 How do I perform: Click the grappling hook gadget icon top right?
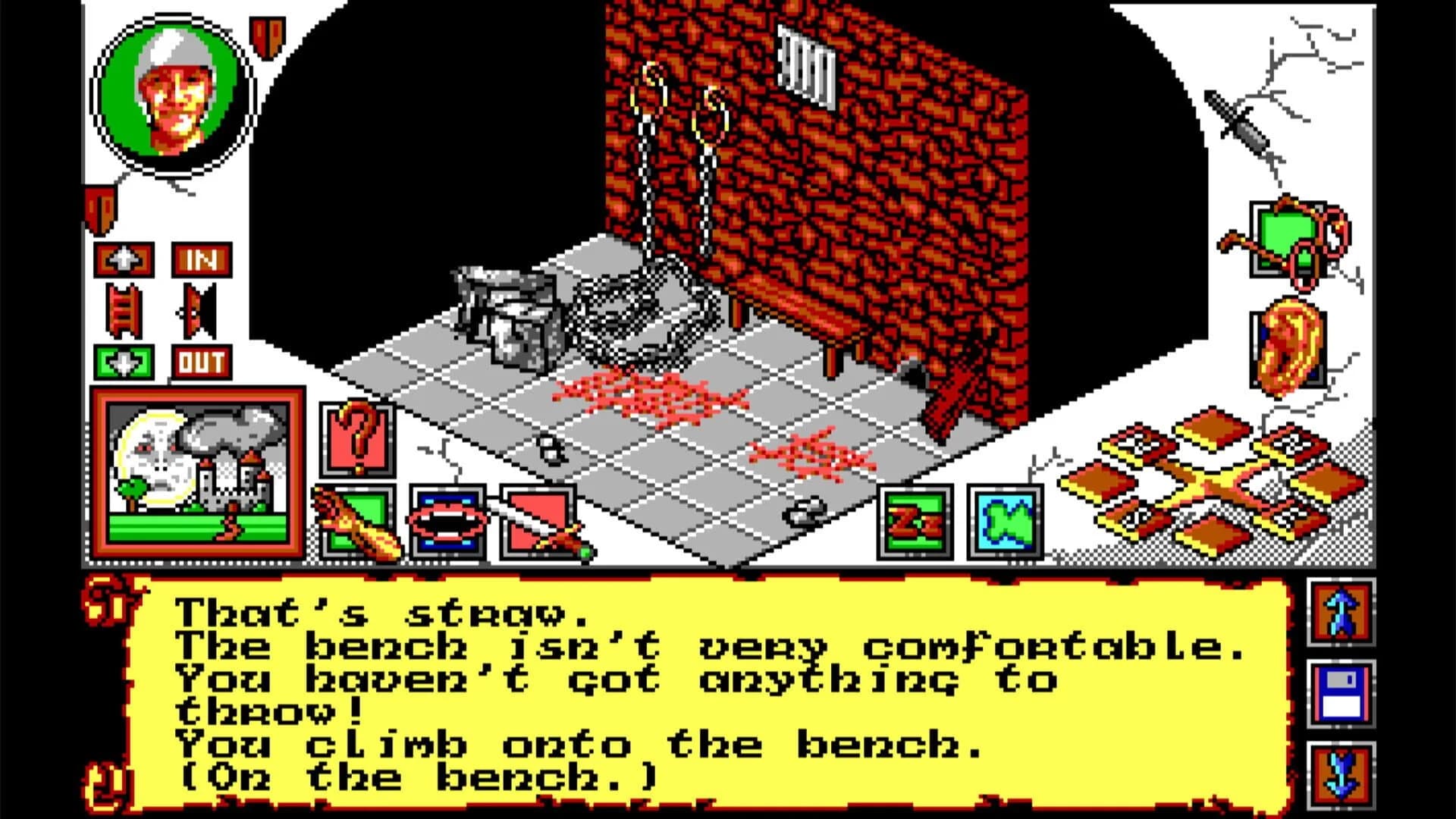1289,239
